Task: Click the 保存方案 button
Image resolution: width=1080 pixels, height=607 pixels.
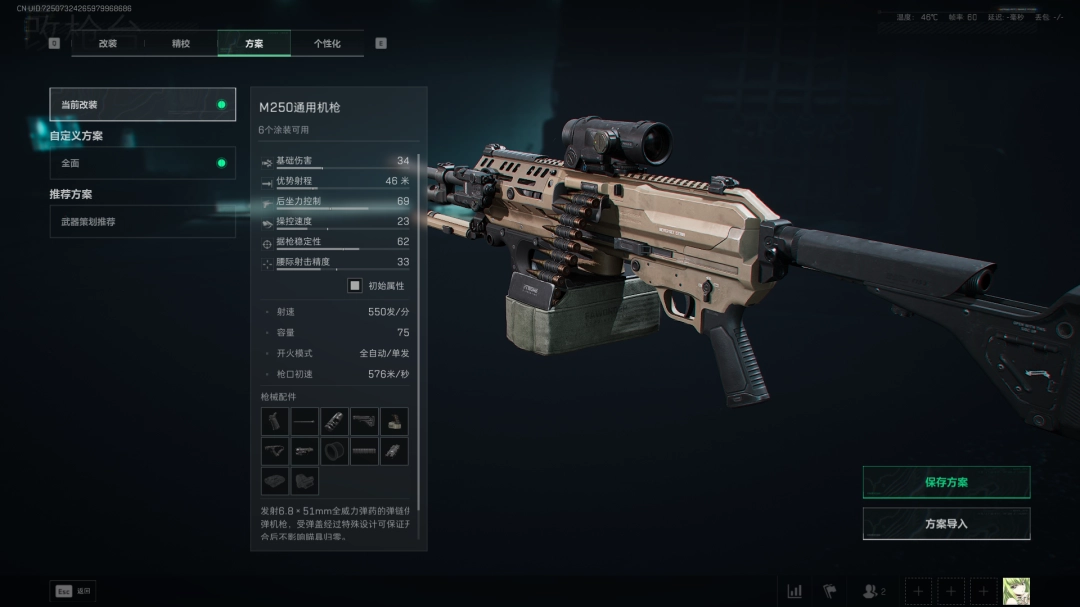Action: pyautogui.click(x=946, y=482)
